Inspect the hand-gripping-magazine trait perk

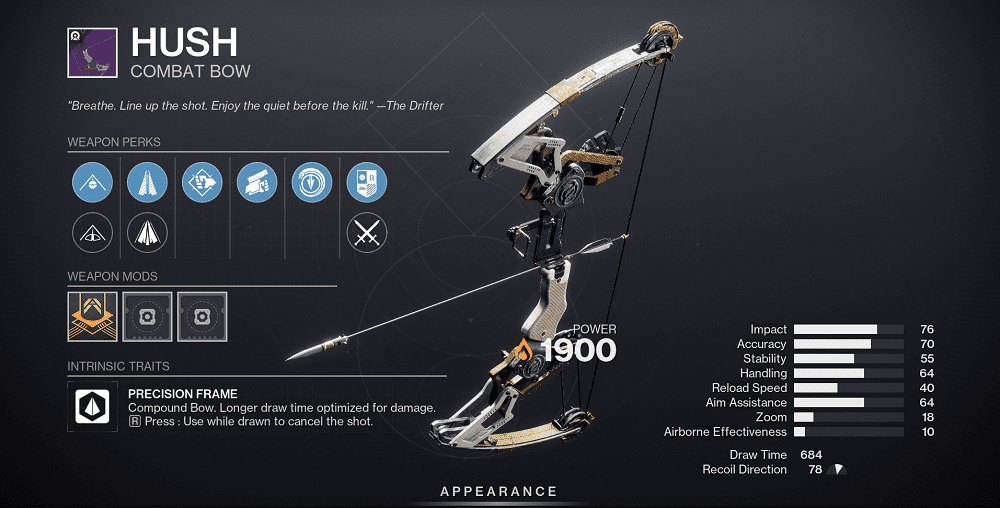coord(257,184)
